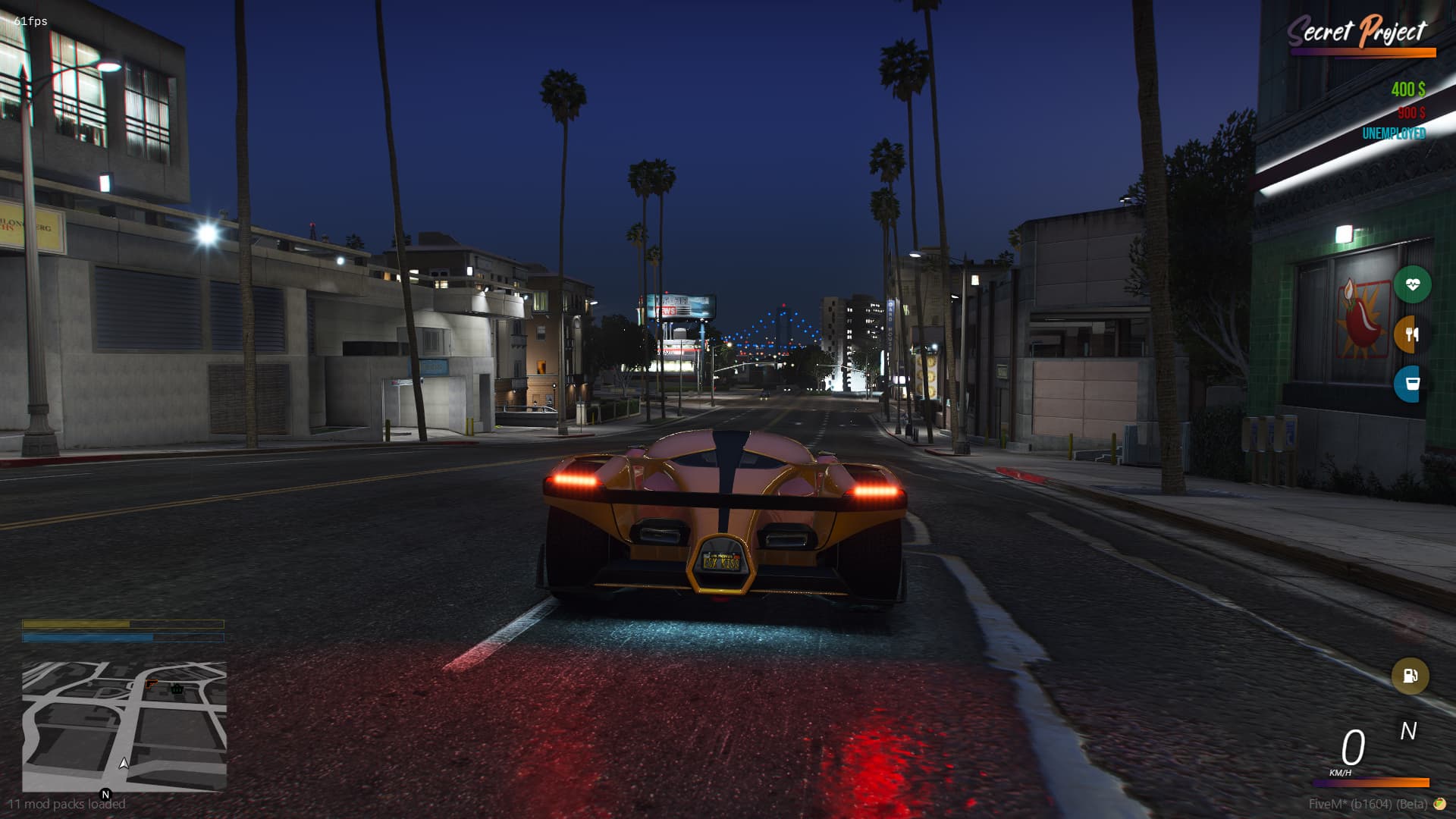The width and height of the screenshot is (1456, 819).
Task: Select the shop basket icon on minimap
Action: point(177,689)
